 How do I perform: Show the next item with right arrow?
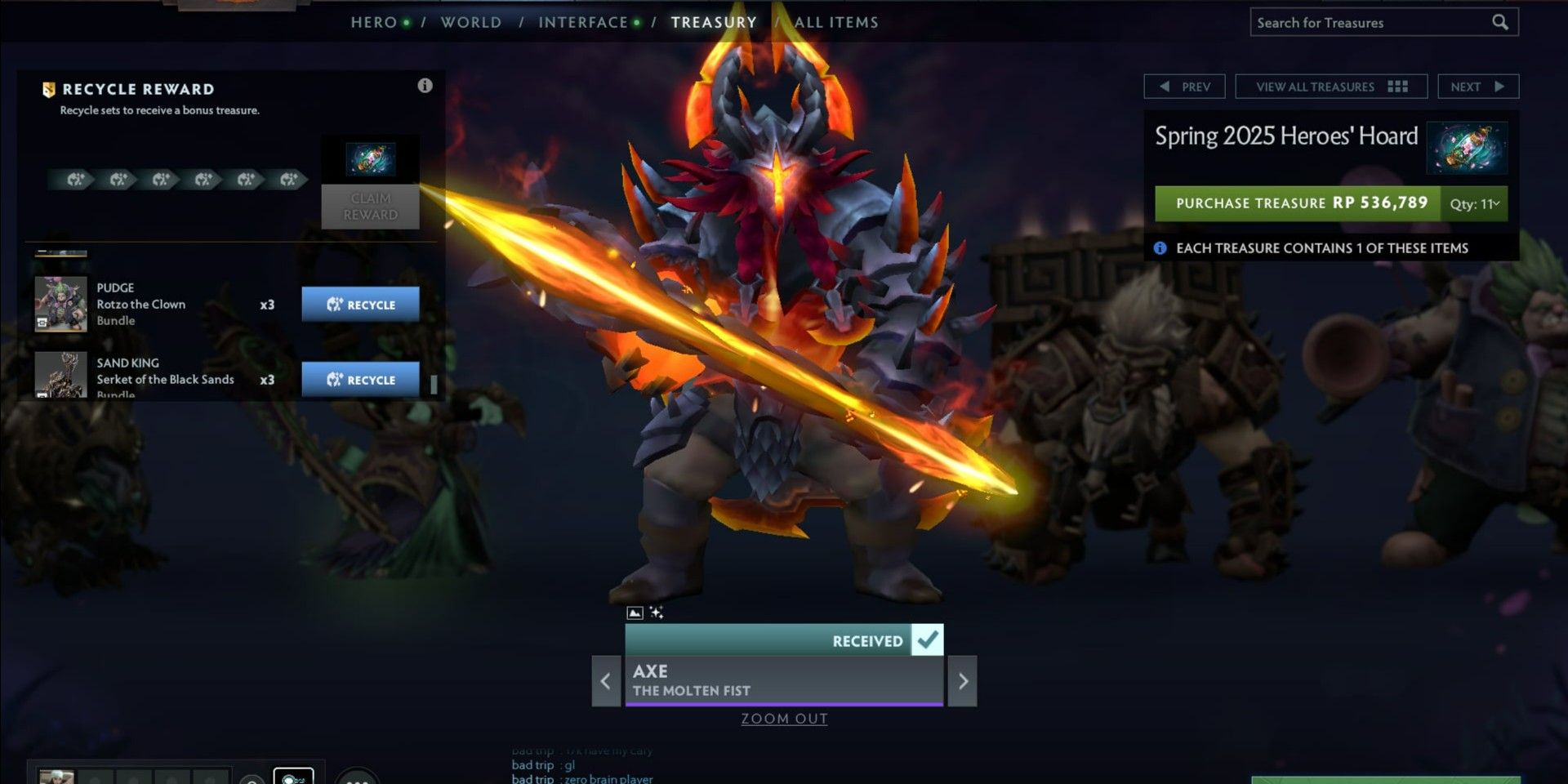click(963, 681)
